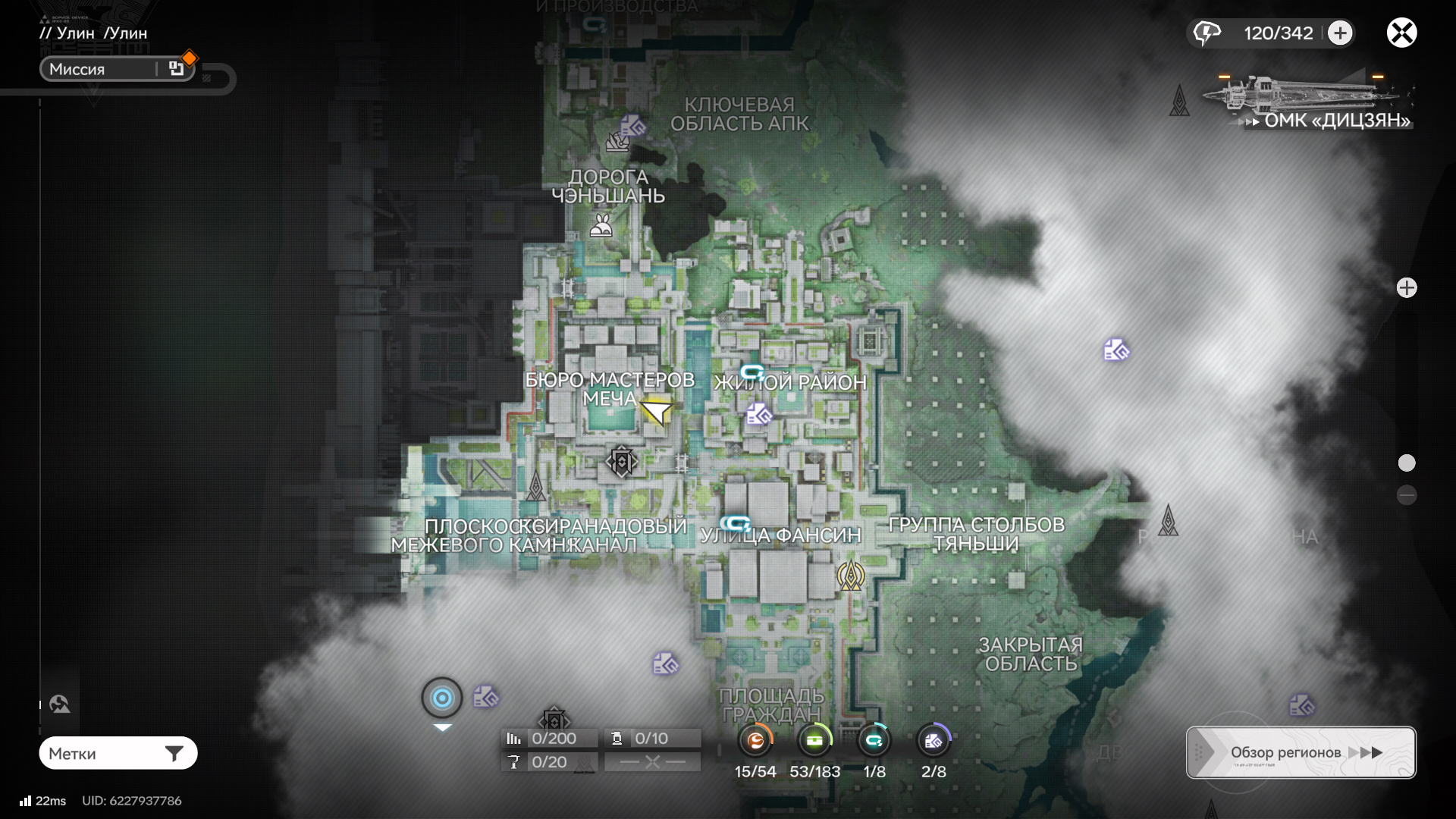The height and width of the screenshot is (819, 1456).
Task: Select the teal marker in Жилой район
Action: coord(752,372)
